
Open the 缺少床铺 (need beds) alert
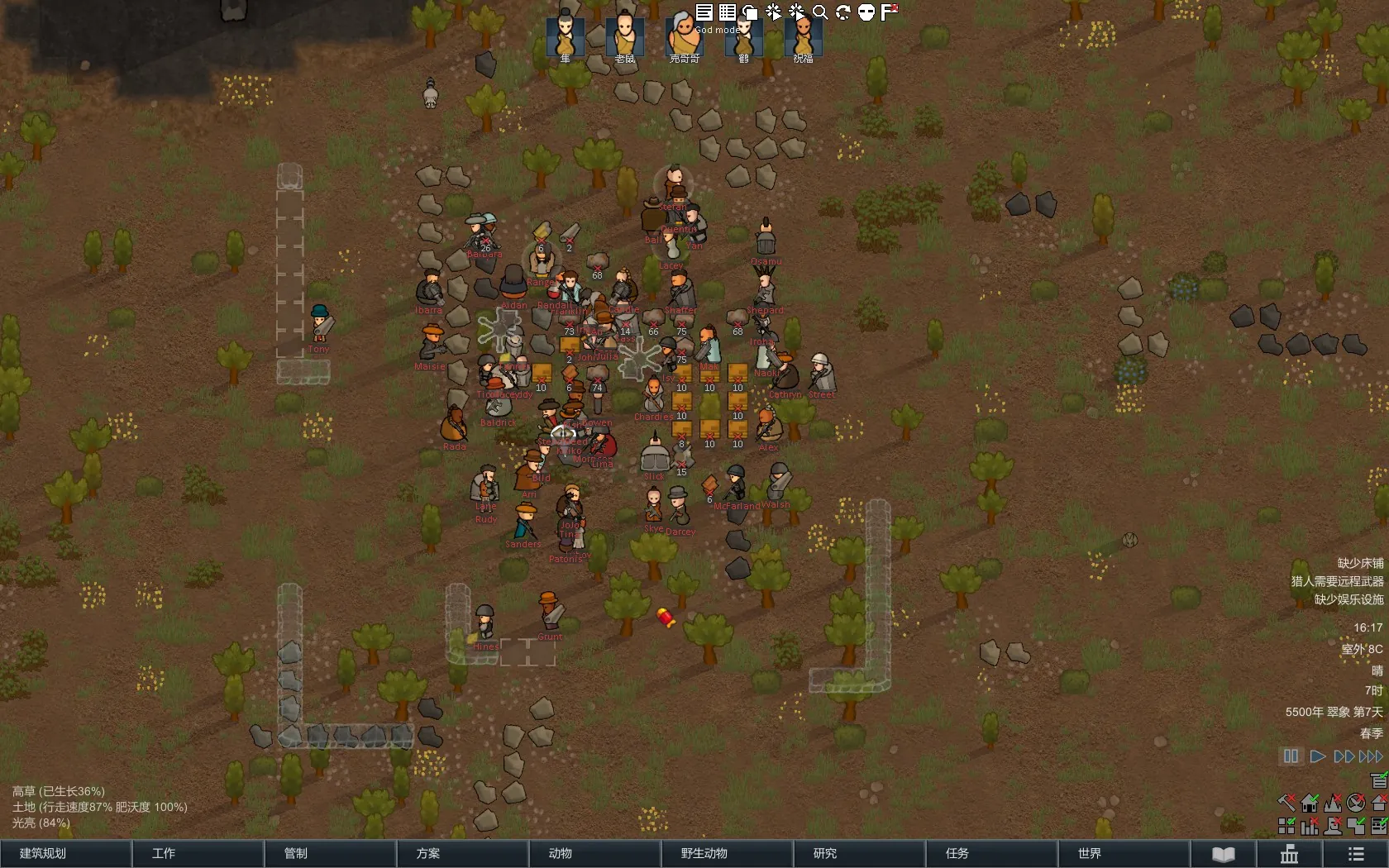tap(1360, 563)
